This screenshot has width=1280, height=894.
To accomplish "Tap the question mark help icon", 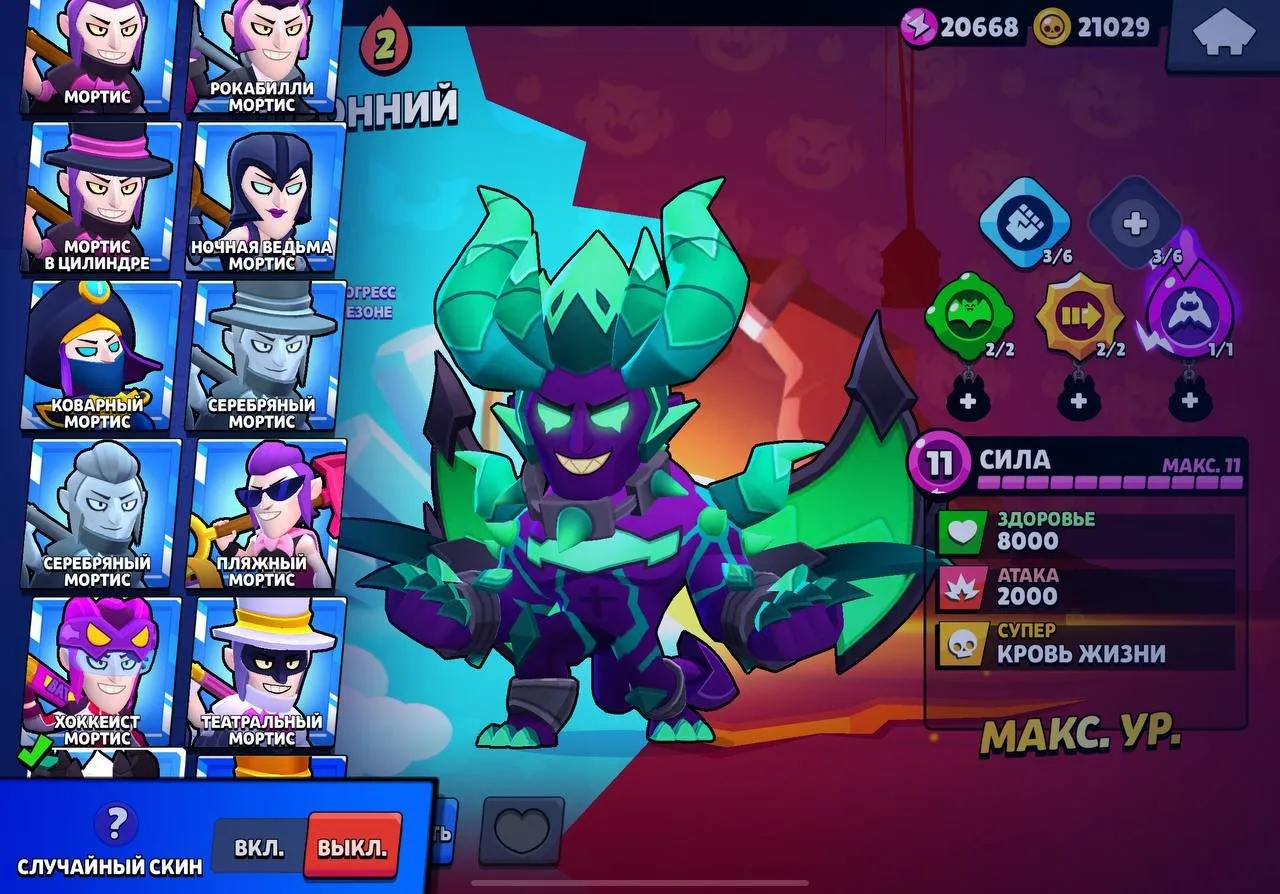I will pos(118,823).
